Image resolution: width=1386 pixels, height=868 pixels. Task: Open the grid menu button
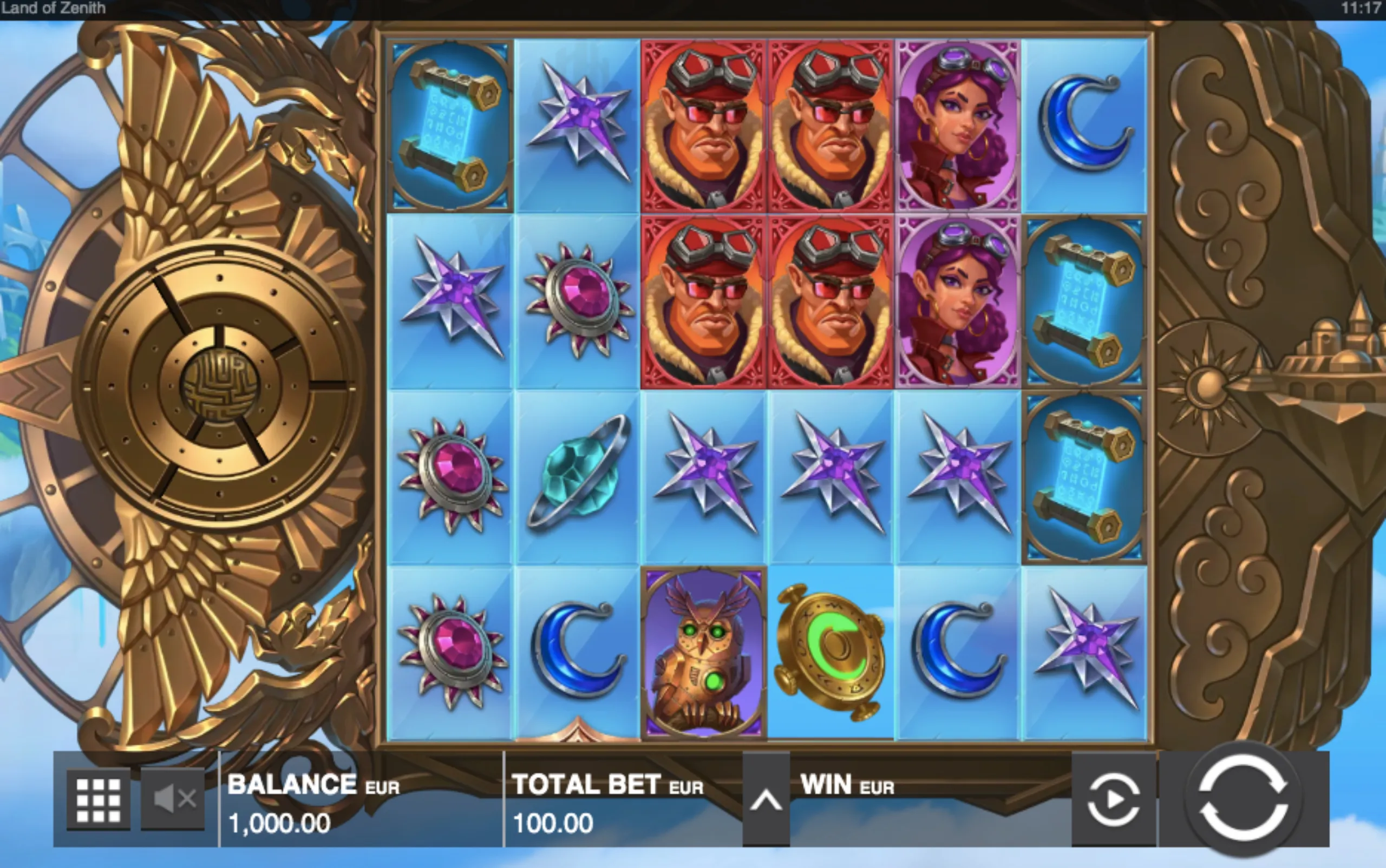(98, 800)
